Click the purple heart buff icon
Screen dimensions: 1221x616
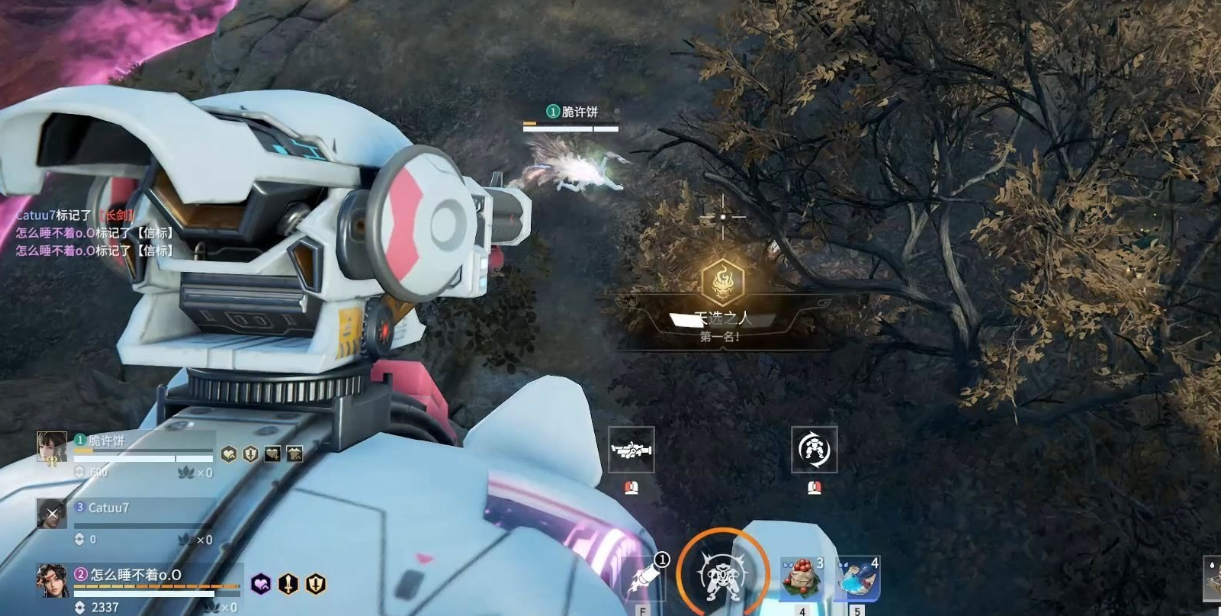[x=261, y=584]
